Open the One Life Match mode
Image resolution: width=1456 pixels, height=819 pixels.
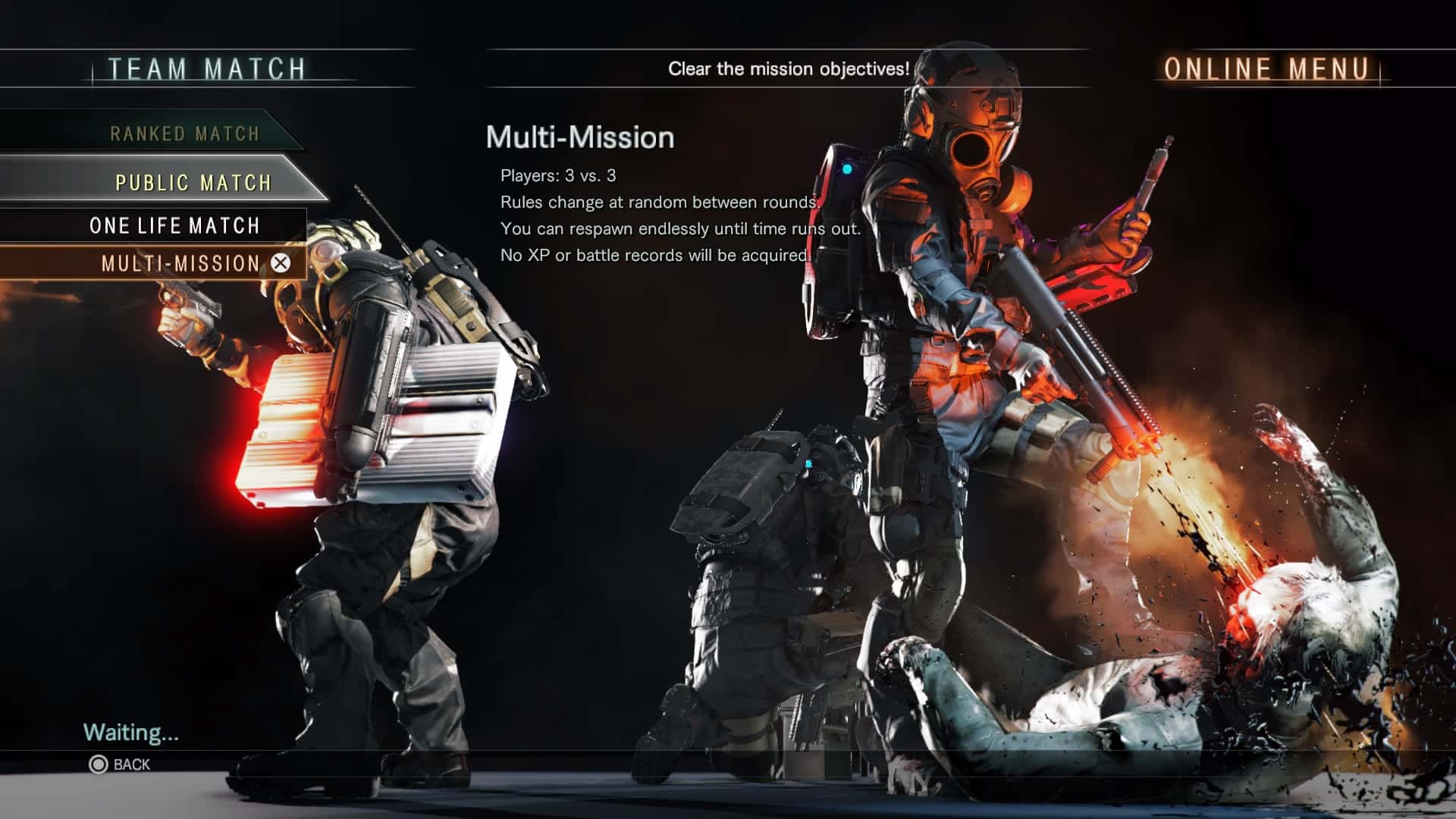174,226
